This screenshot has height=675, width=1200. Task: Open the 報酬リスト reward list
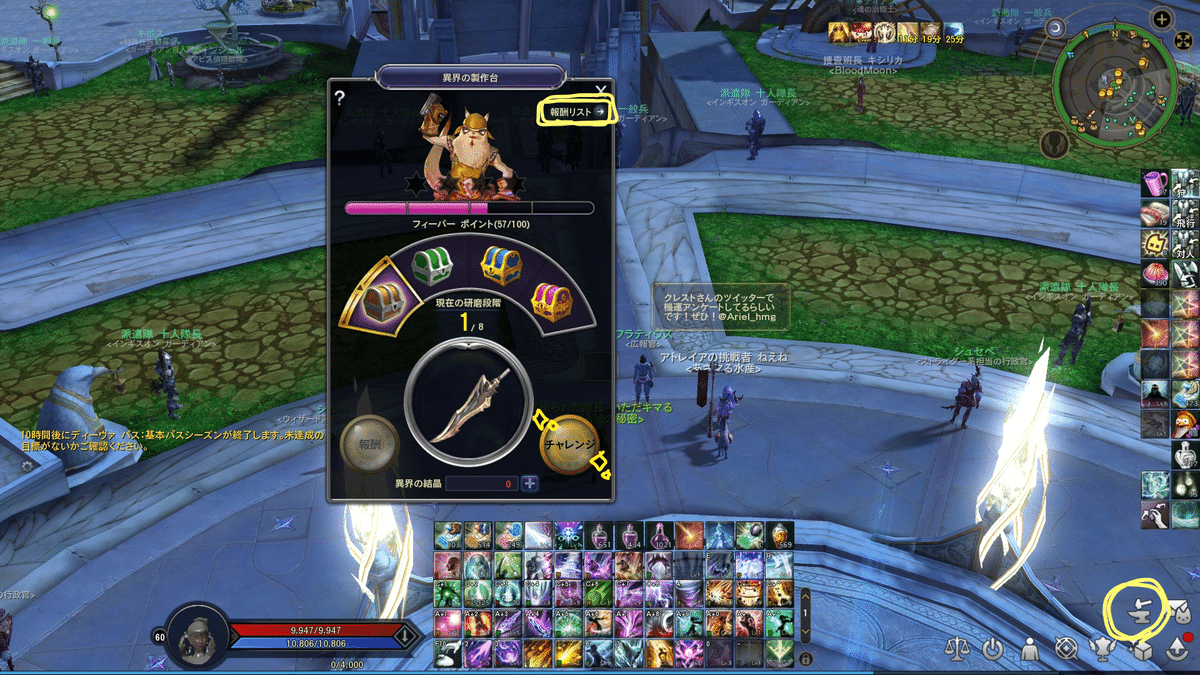pos(577,112)
